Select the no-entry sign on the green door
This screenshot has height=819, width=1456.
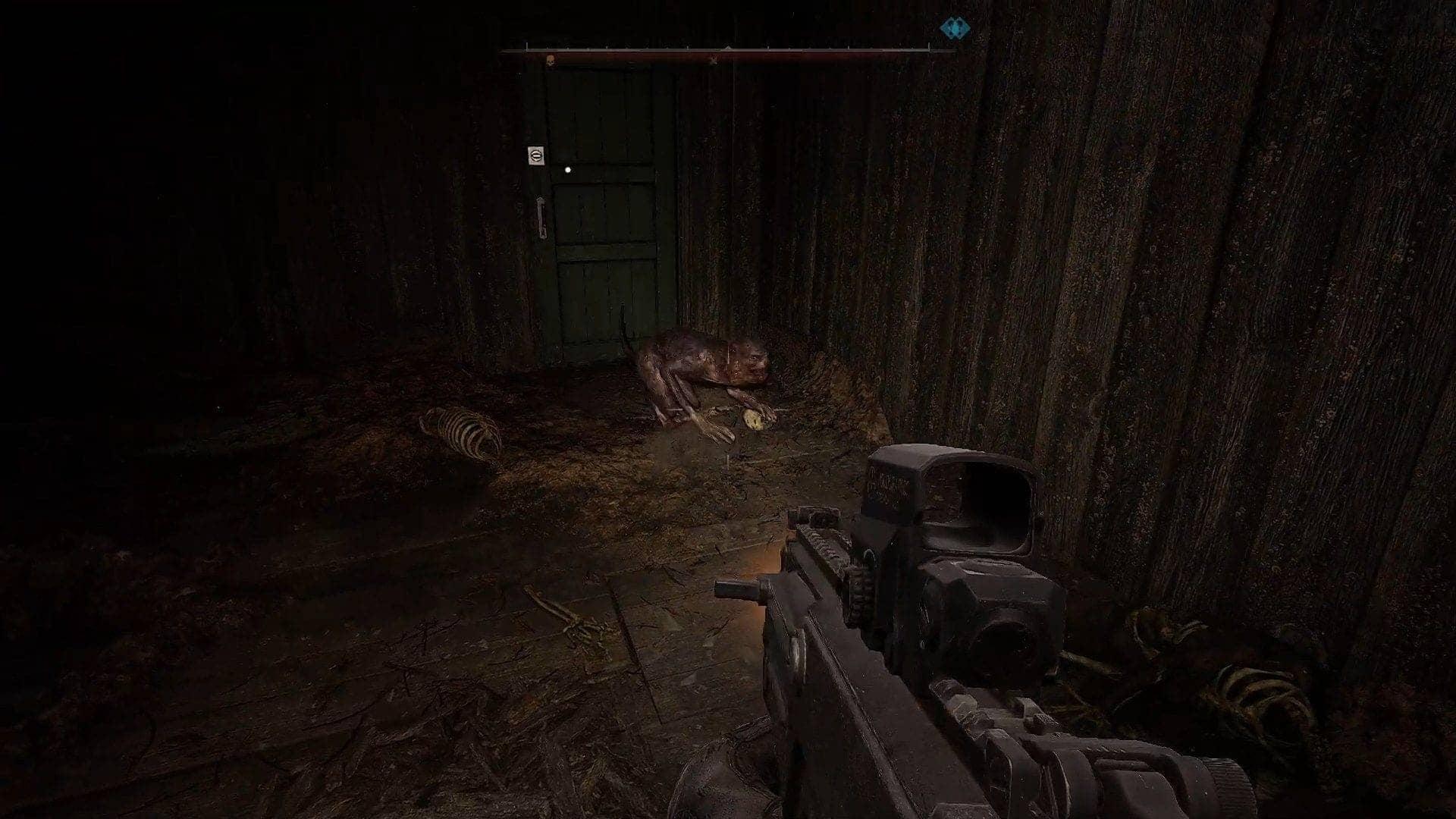(538, 154)
